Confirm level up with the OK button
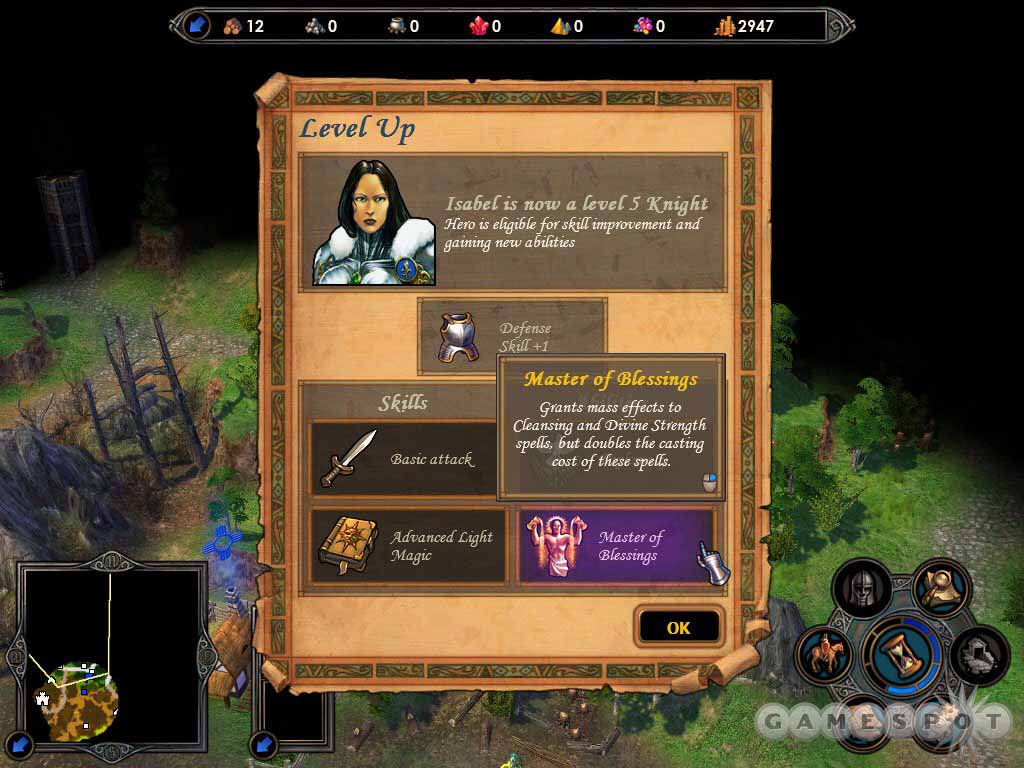Viewport: 1024px width, 768px height. (678, 627)
